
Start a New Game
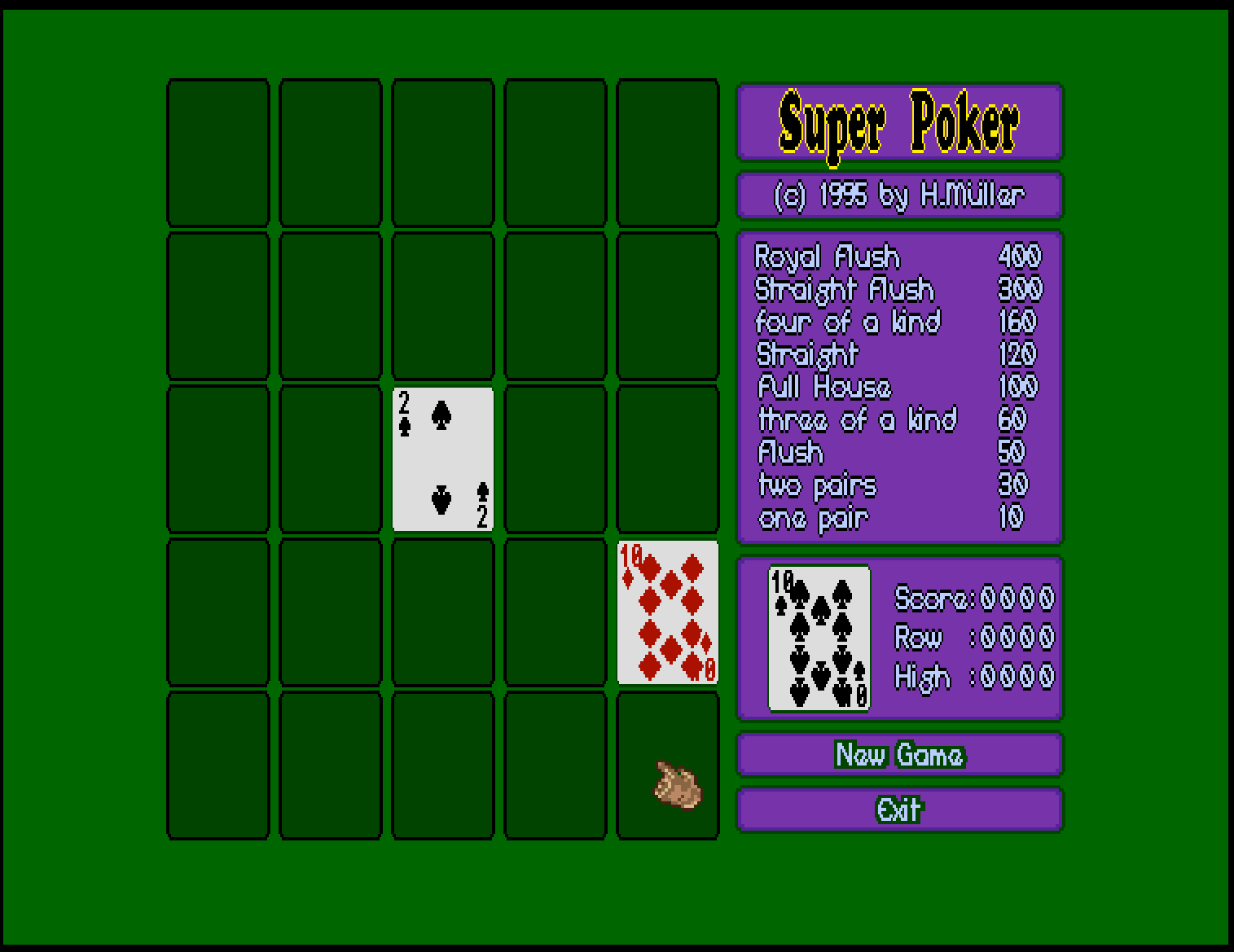click(x=899, y=755)
